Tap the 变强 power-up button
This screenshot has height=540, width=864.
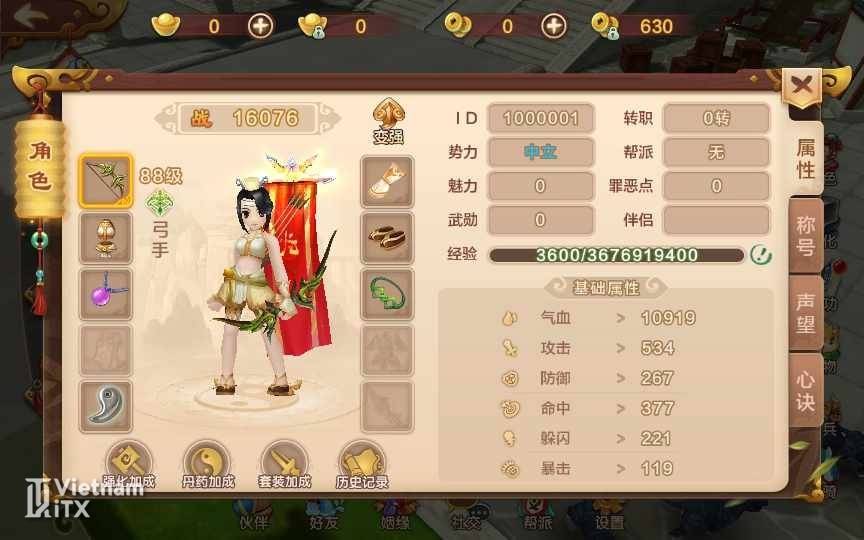[x=388, y=121]
